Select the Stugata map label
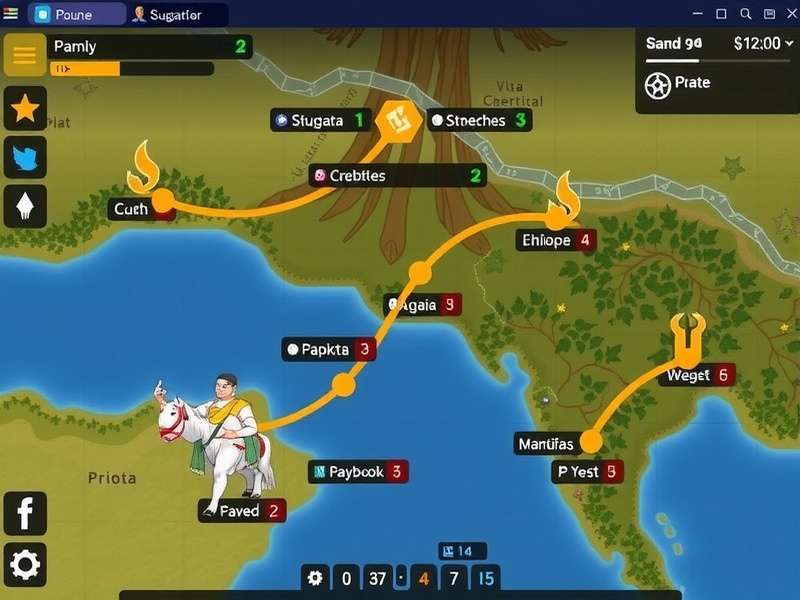This screenshot has width=800, height=600. pyautogui.click(x=321, y=120)
